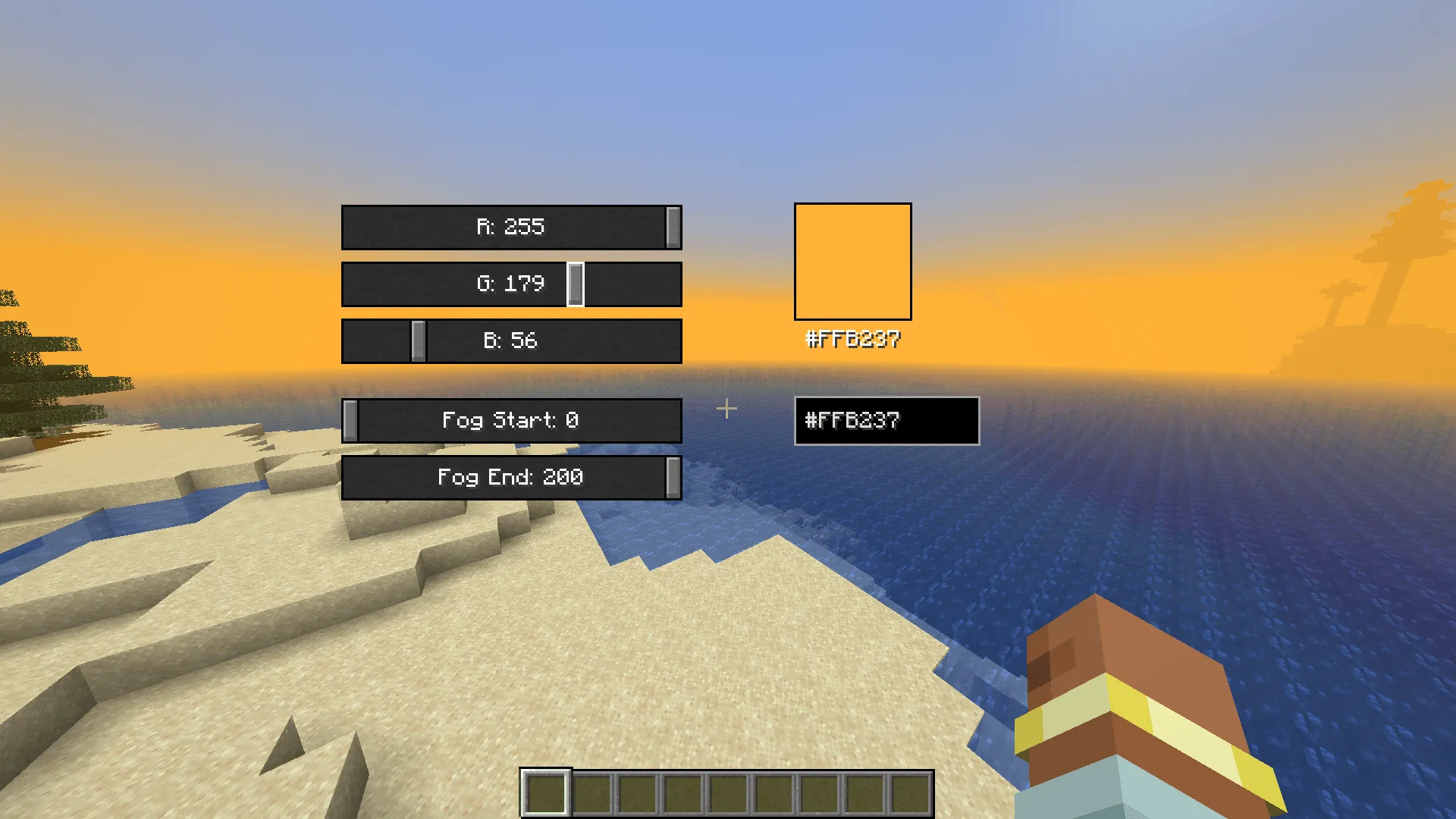Adjust the G: 179 green slider

coord(512,284)
